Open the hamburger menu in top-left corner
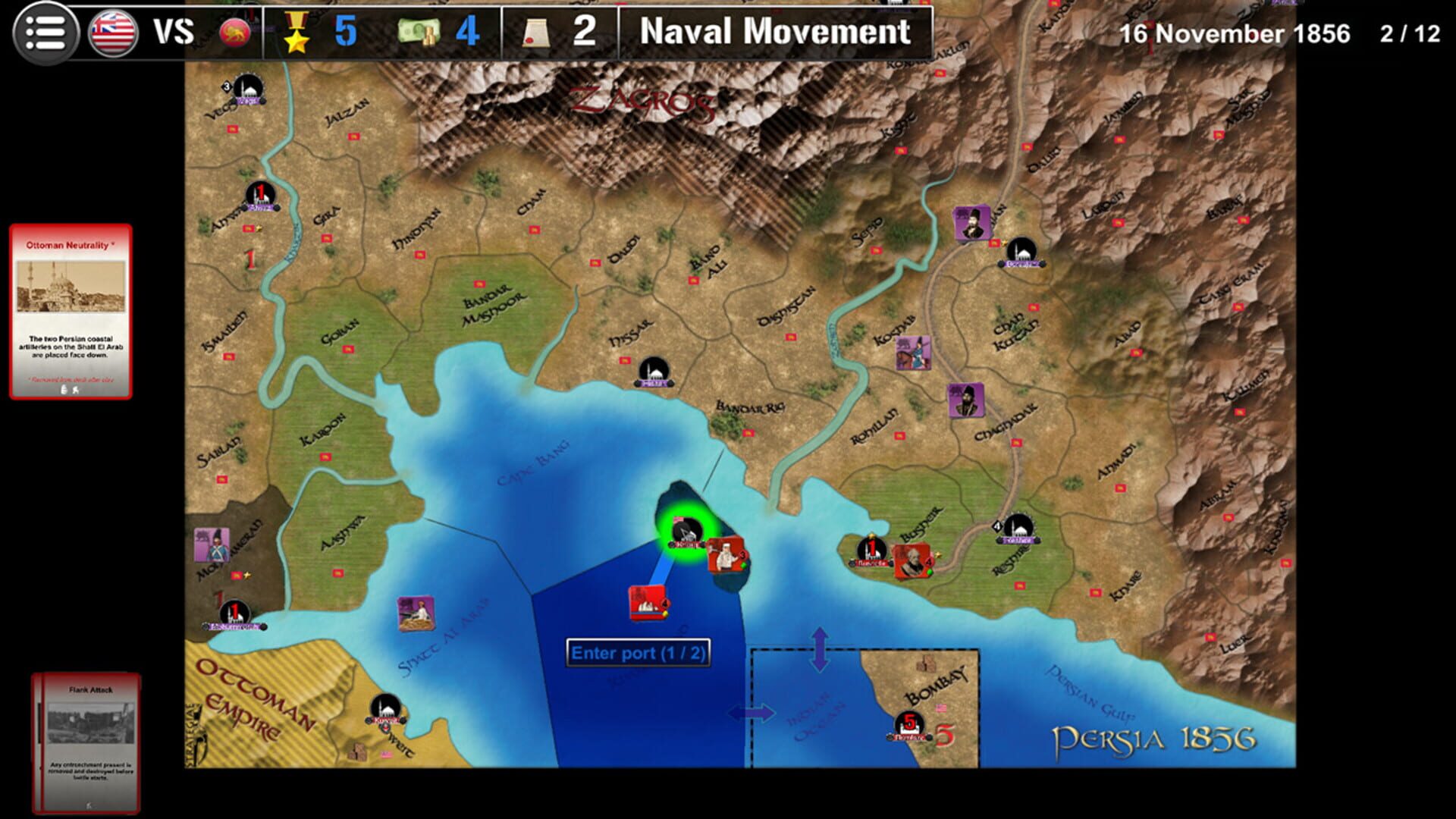 [x=47, y=32]
